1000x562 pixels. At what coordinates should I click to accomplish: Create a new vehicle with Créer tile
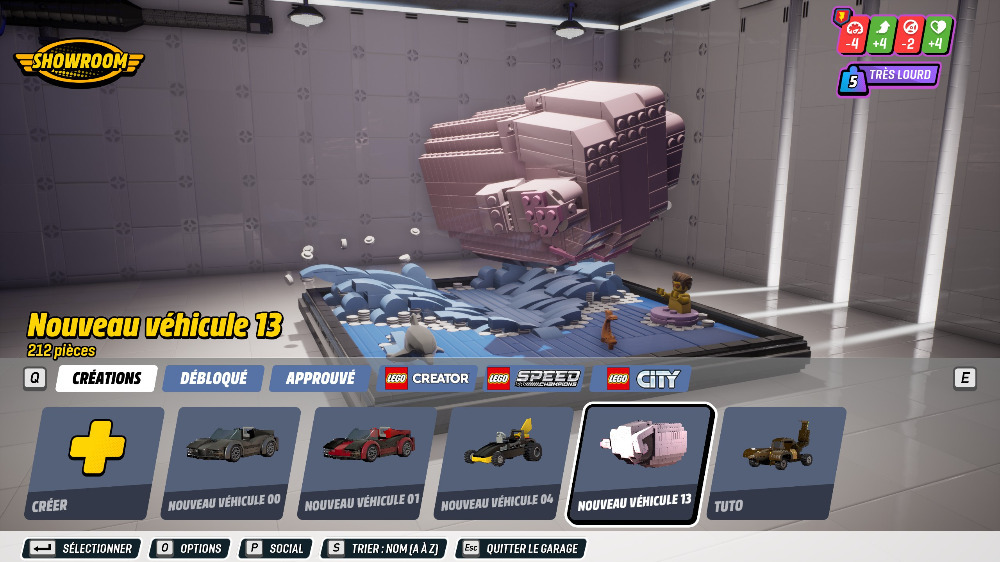coord(96,462)
